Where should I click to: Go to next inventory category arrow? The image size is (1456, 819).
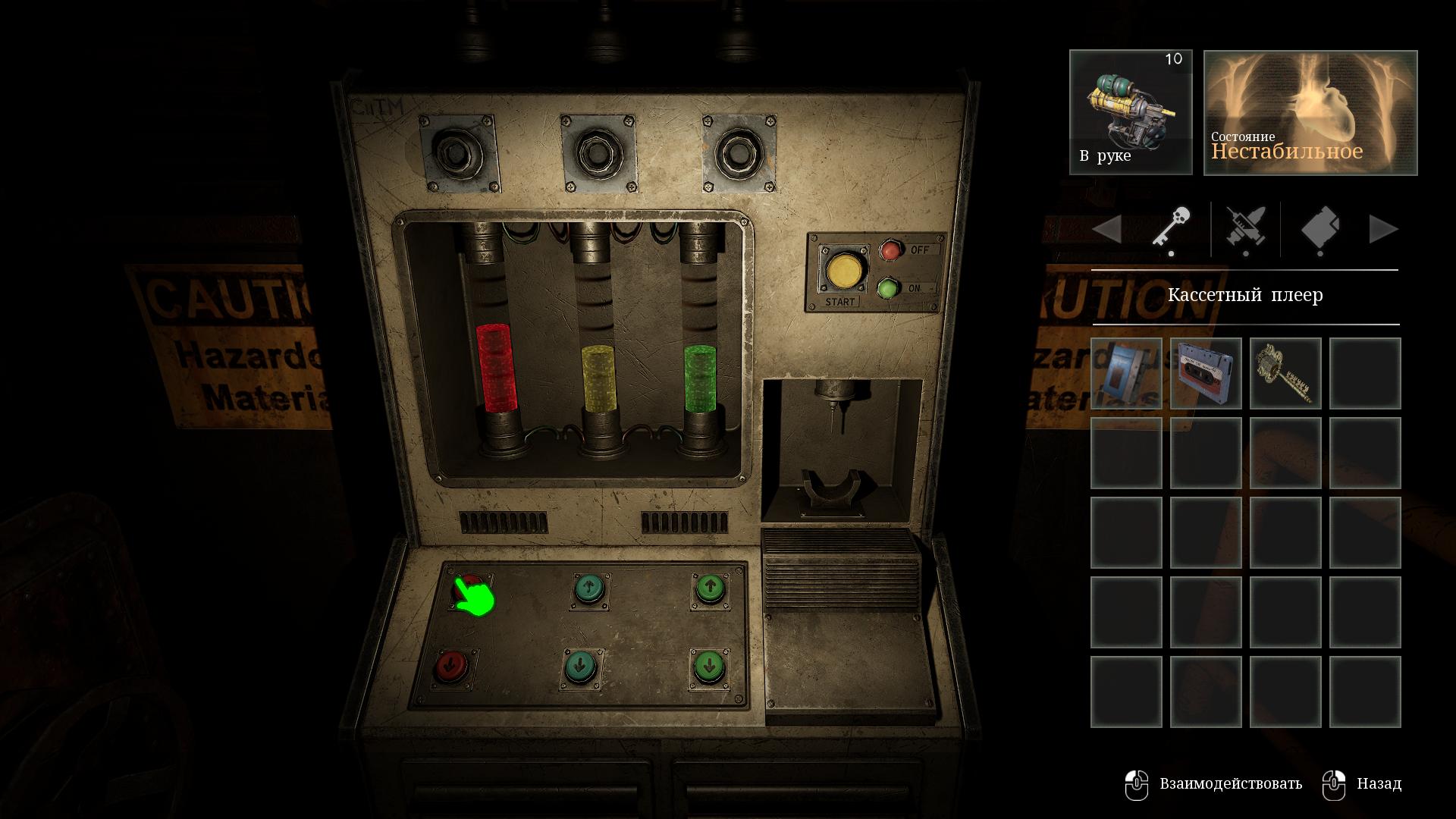[1383, 229]
